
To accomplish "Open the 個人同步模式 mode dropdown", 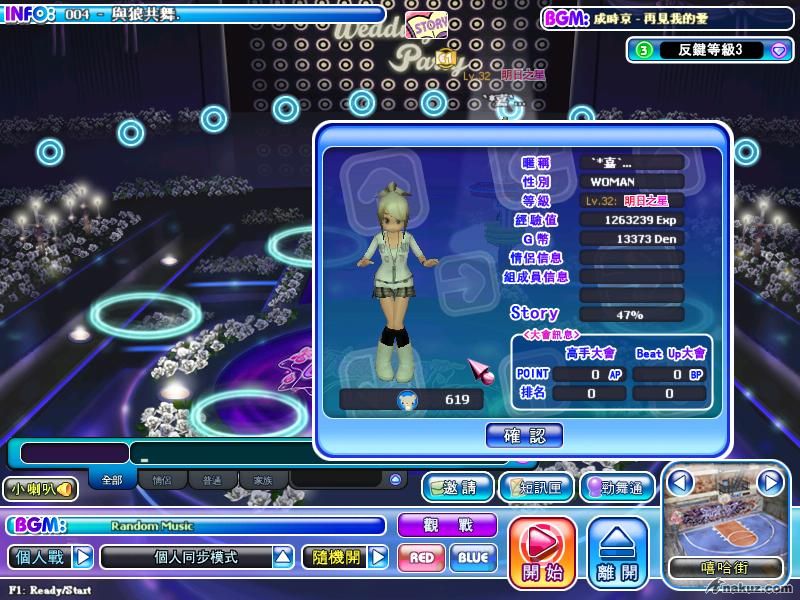I will click(x=284, y=557).
